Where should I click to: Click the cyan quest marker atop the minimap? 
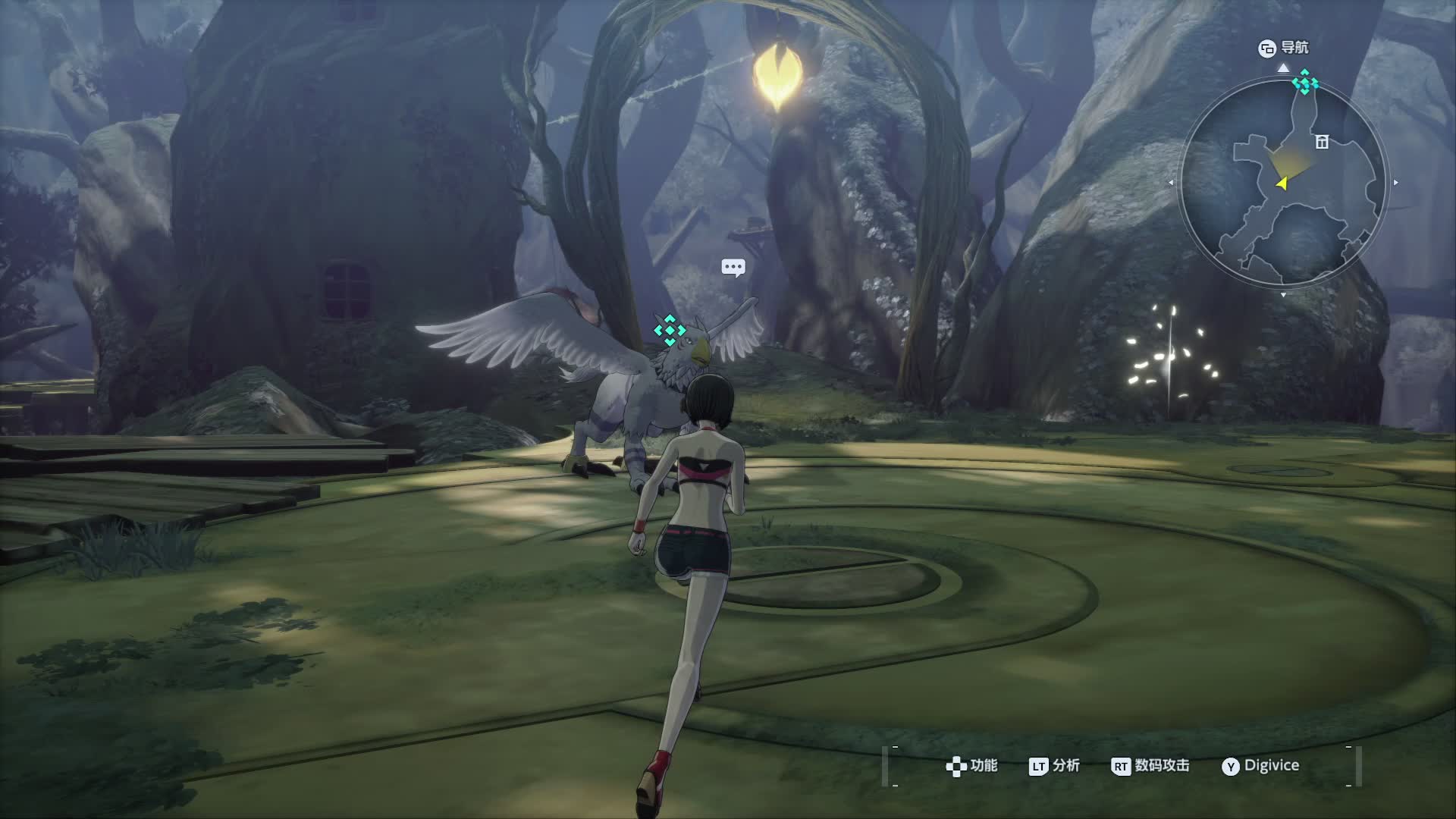(1304, 82)
